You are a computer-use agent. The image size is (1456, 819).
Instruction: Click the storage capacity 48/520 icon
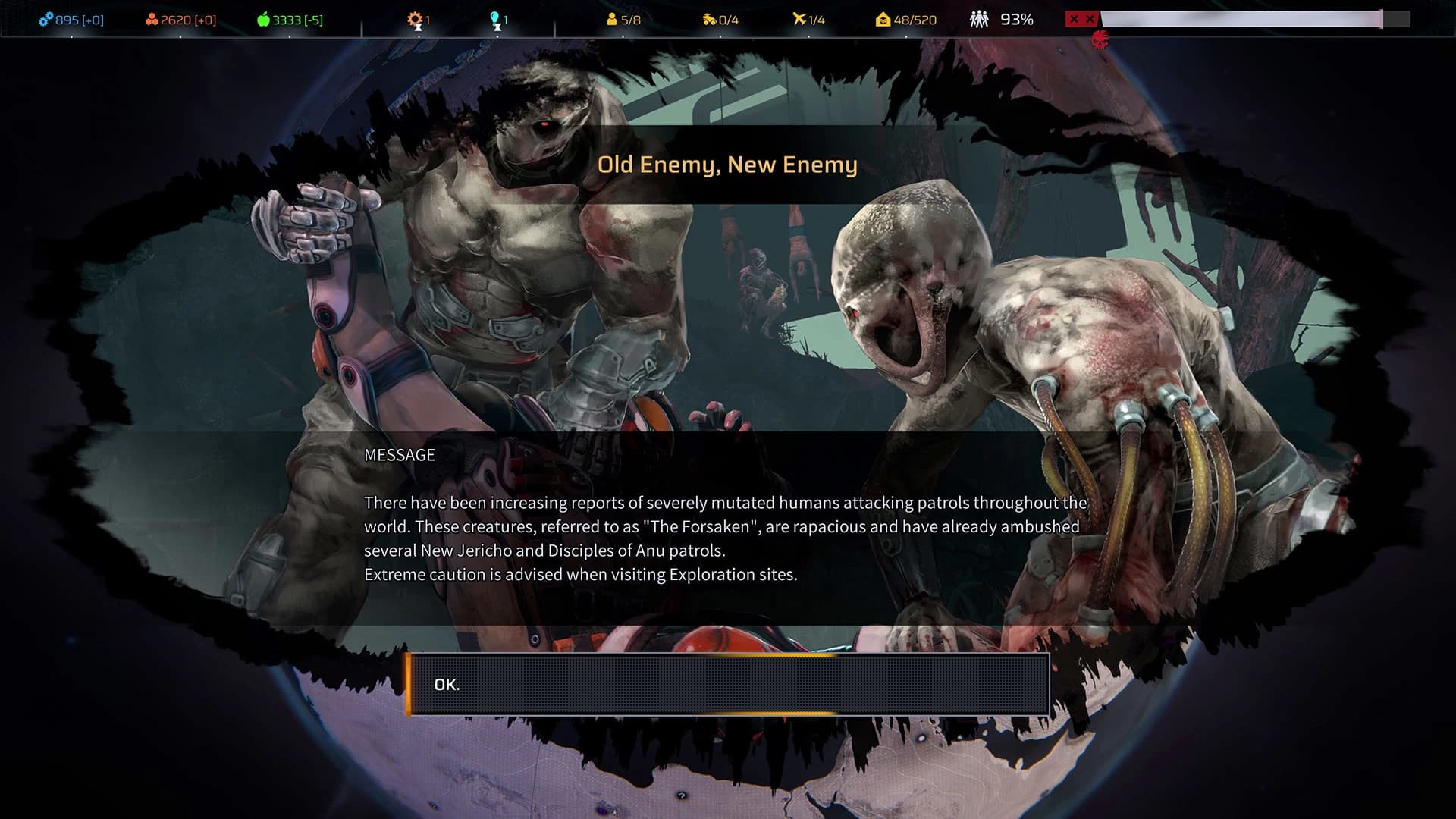pyautogui.click(x=882, y=19)
